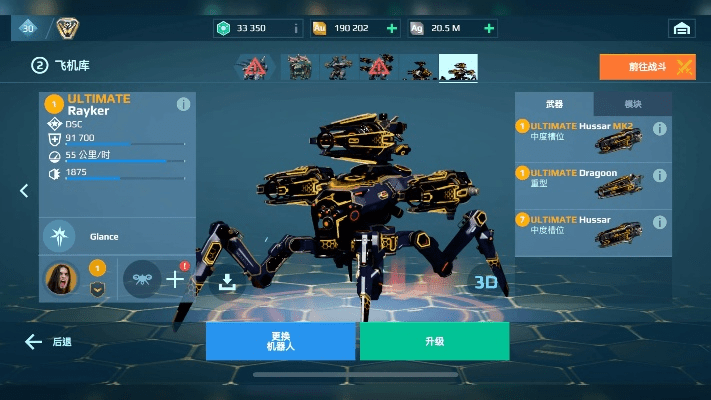The image size is (711, 400).
Task: Add gold with the Au plus button
Action: [391, 28]
